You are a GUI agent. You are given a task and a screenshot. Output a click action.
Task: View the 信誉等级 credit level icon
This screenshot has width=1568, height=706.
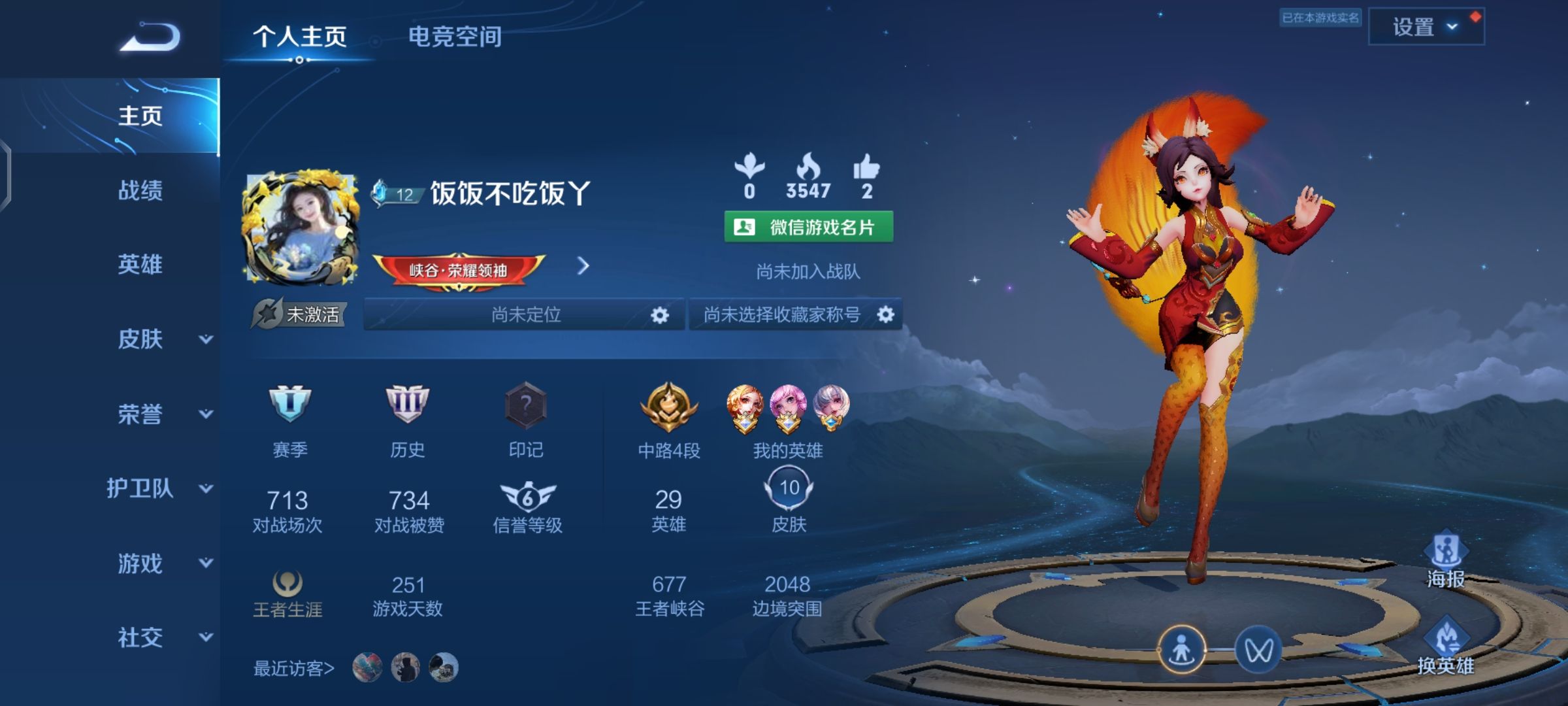point(527,497)
